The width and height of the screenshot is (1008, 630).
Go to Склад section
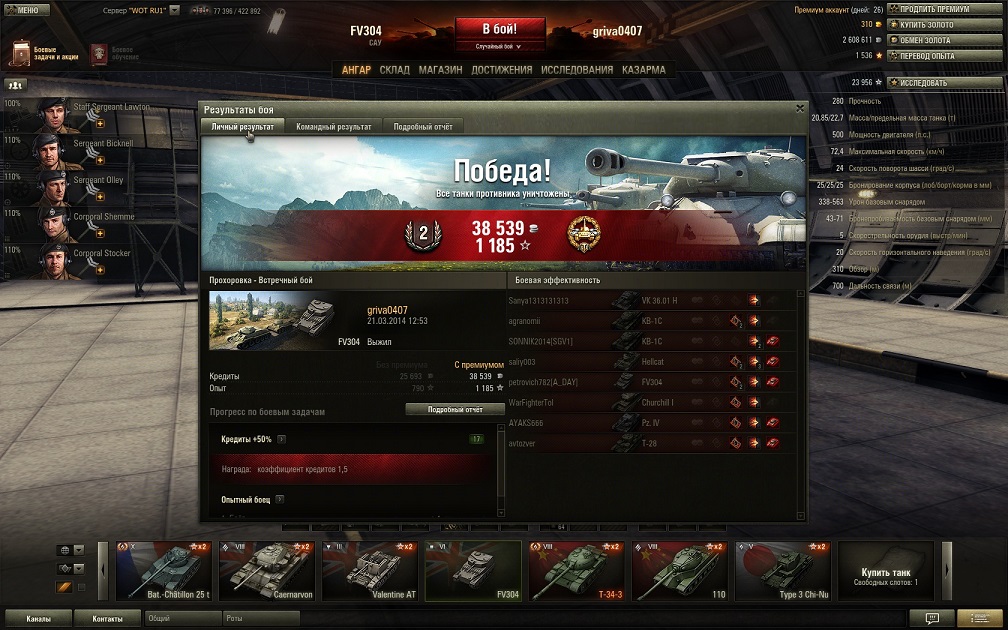(x=394, y=70)
